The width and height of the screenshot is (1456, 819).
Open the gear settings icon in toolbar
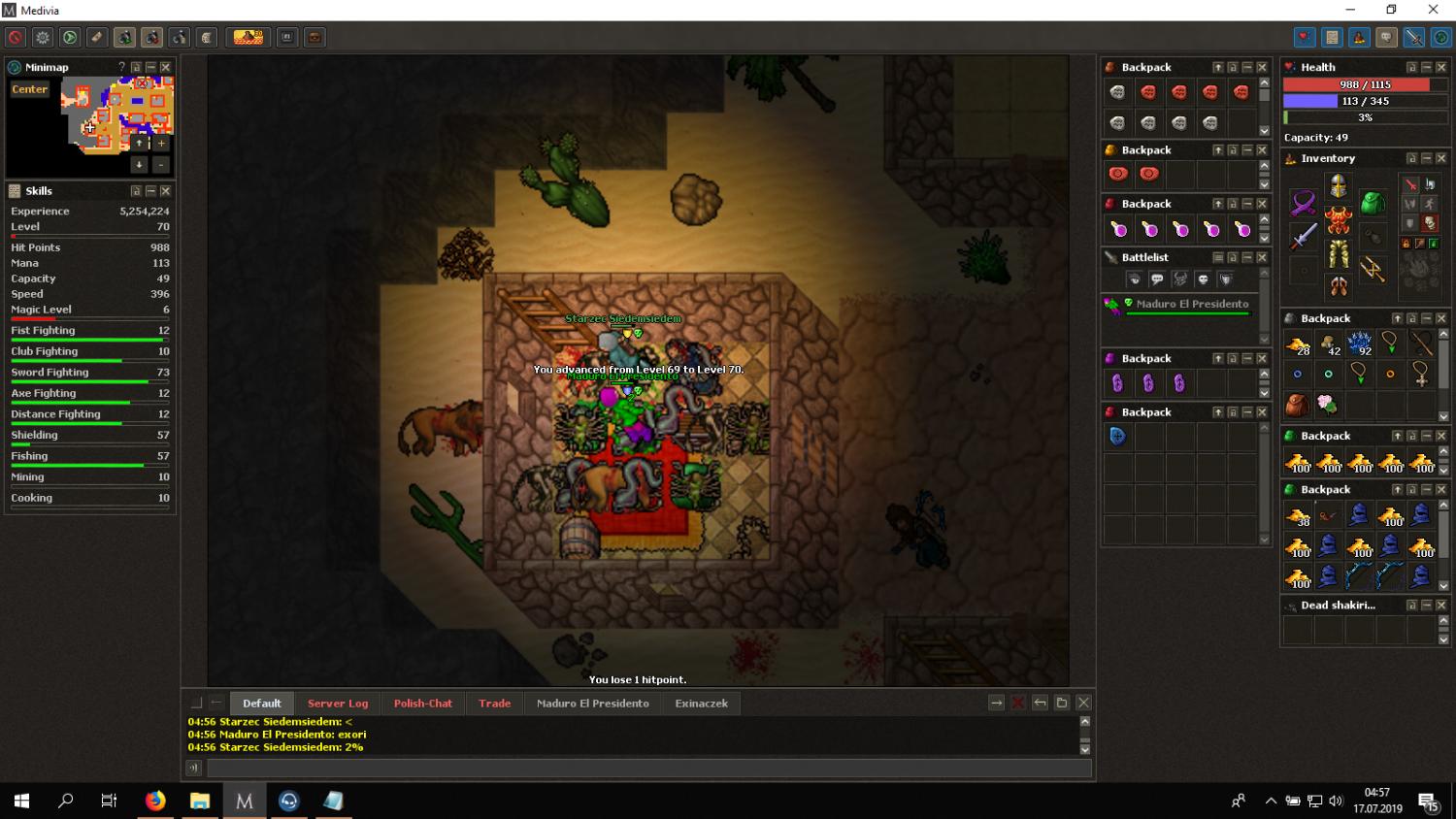[43, 38]
